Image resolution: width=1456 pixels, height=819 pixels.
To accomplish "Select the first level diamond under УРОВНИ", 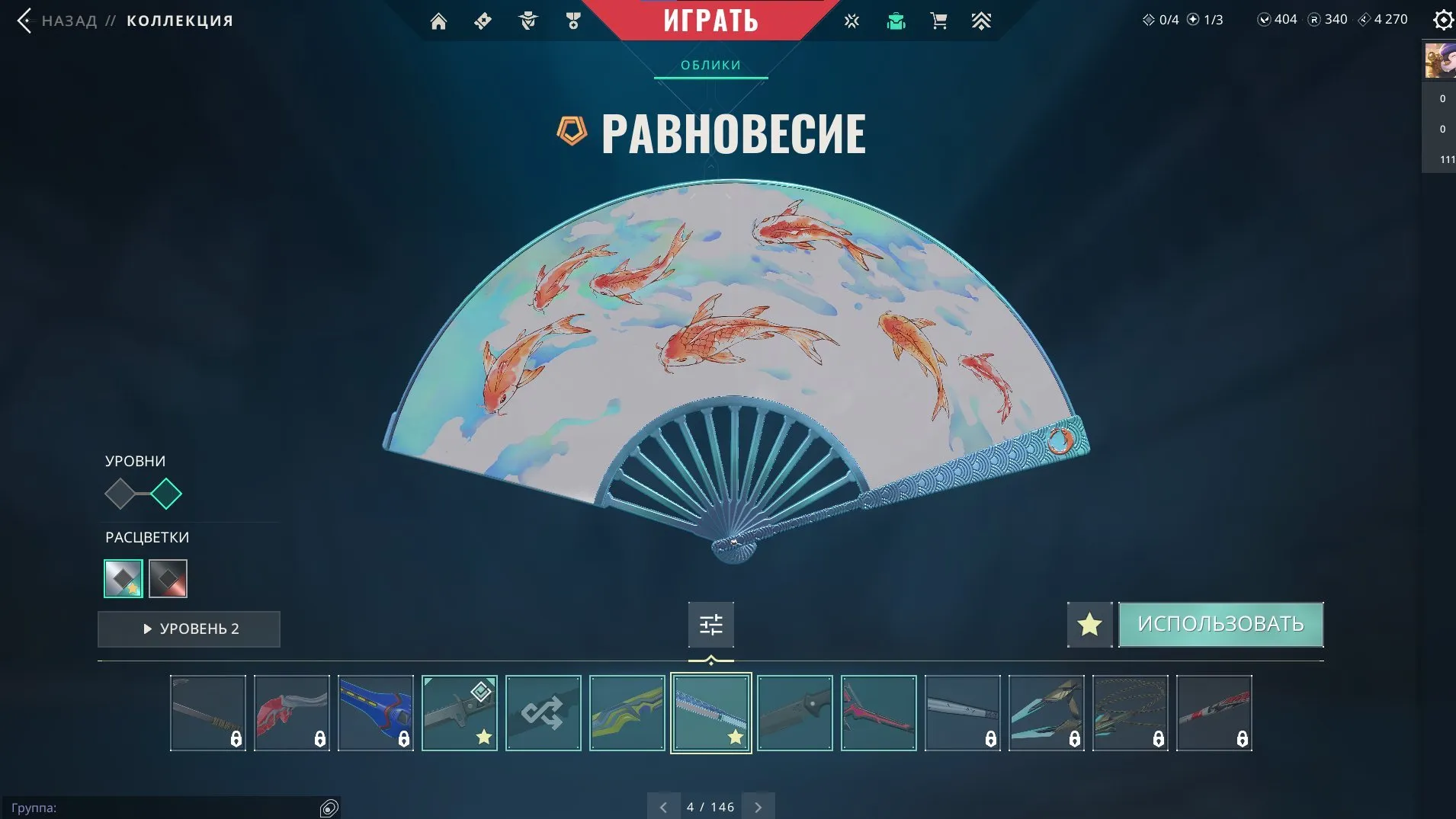I will (x=120, y=494).
